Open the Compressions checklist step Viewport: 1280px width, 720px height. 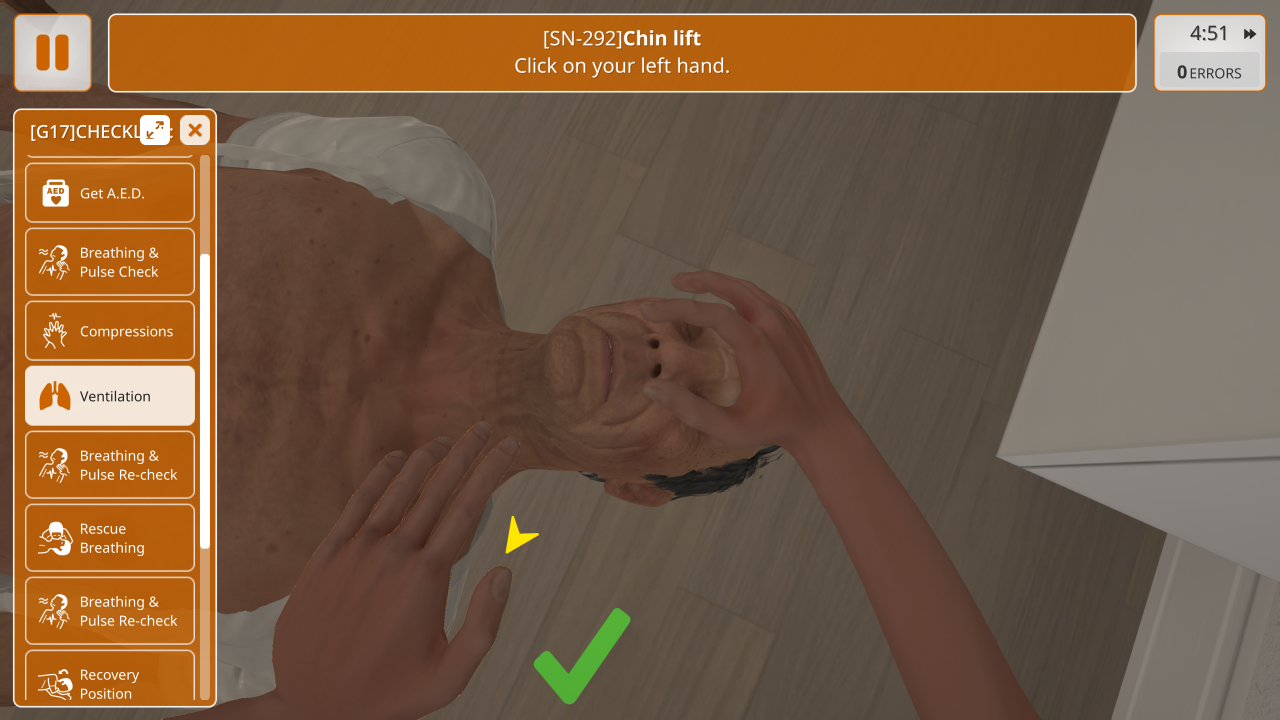[110, 331]
